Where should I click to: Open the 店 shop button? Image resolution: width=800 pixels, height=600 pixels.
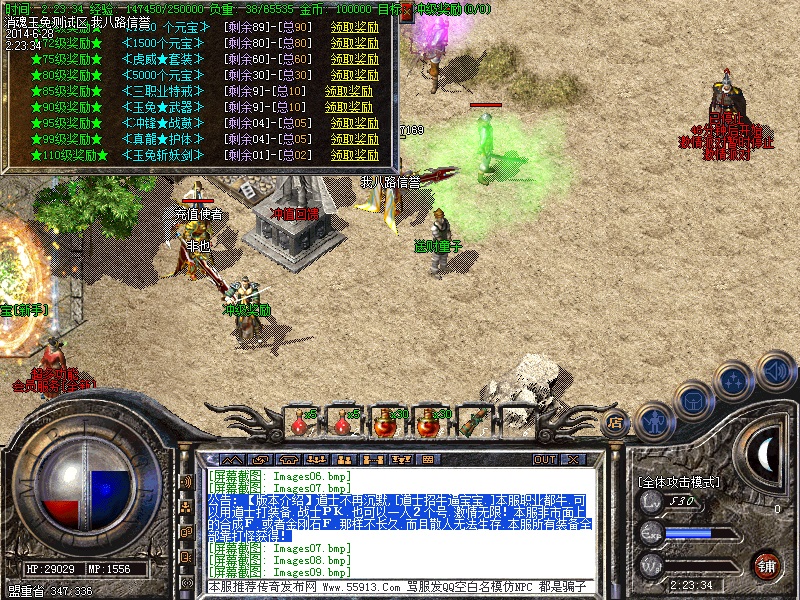(616, 424)
